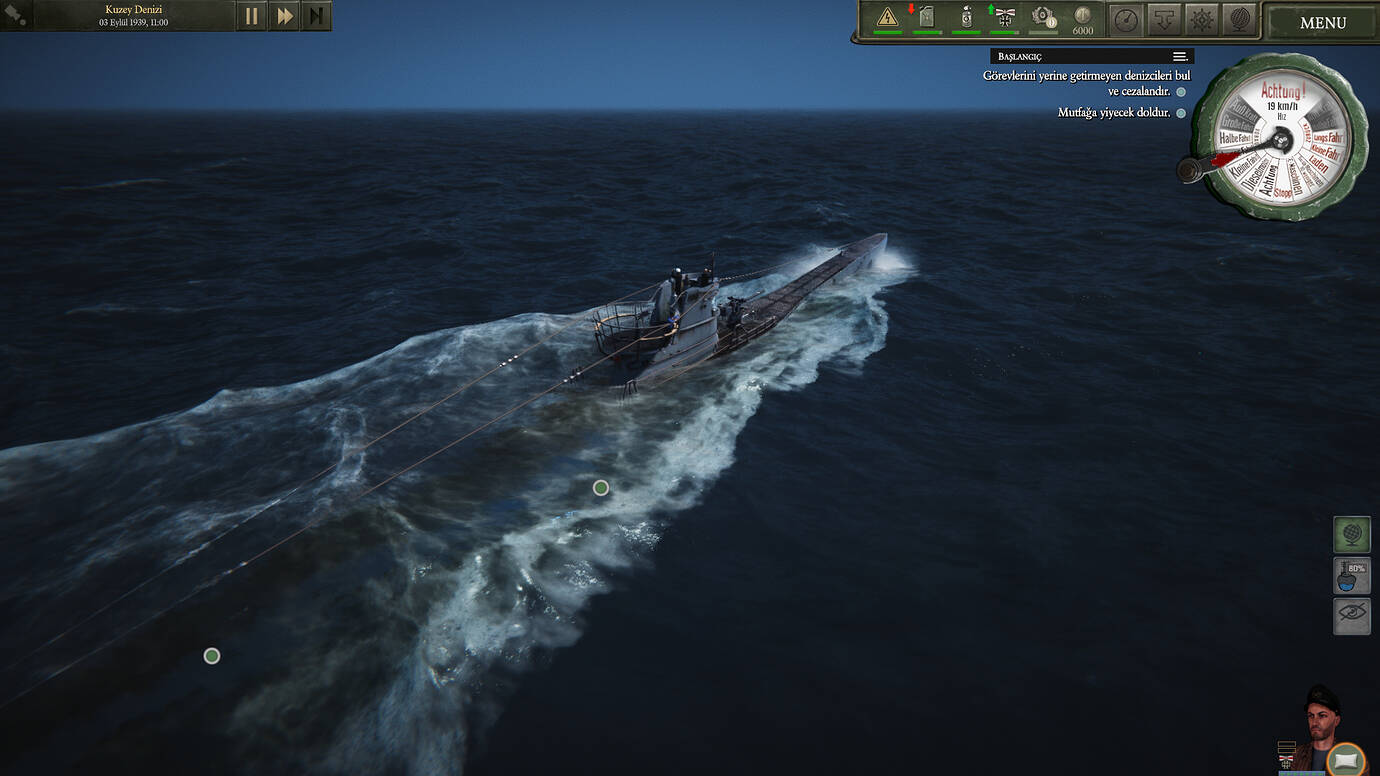The image size is (1380, 776).
Task: Select the officer portrait with cap
Action: click(1322, 713)
